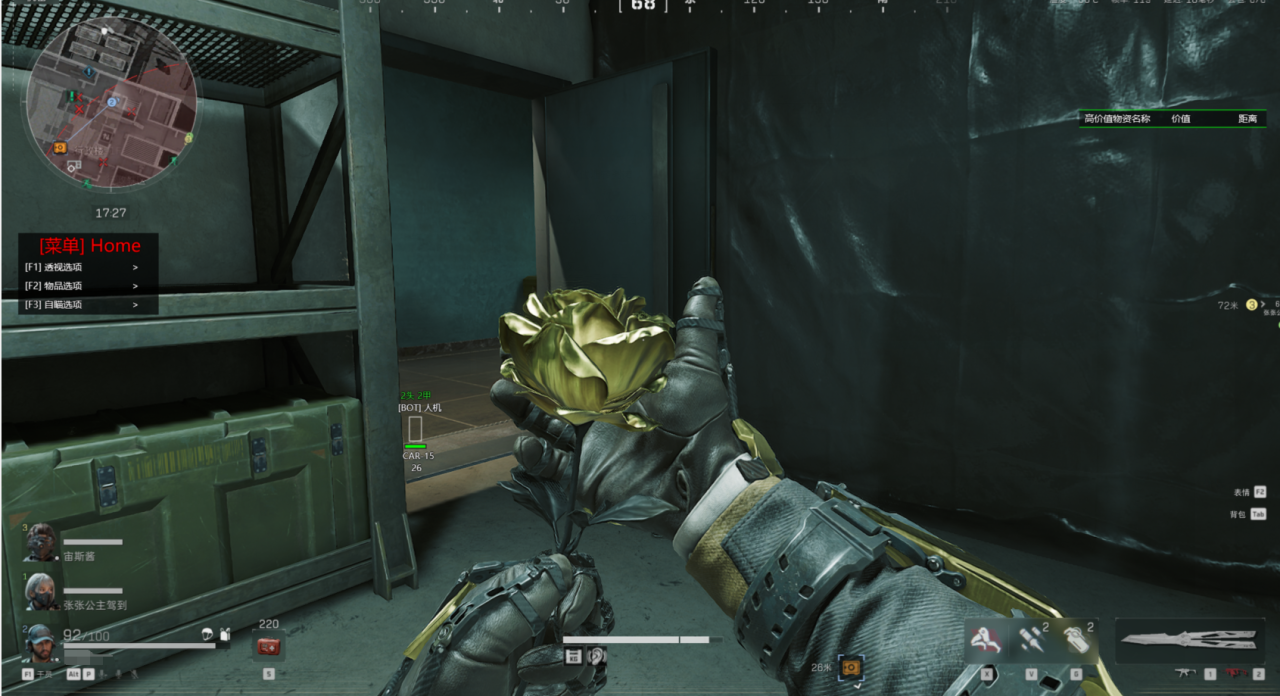The height and width of the screenshot is (696, 1280).
Task: Expand the 自瞄选项 menu entry
Action: pyautogui.click(x=82, y=304)
